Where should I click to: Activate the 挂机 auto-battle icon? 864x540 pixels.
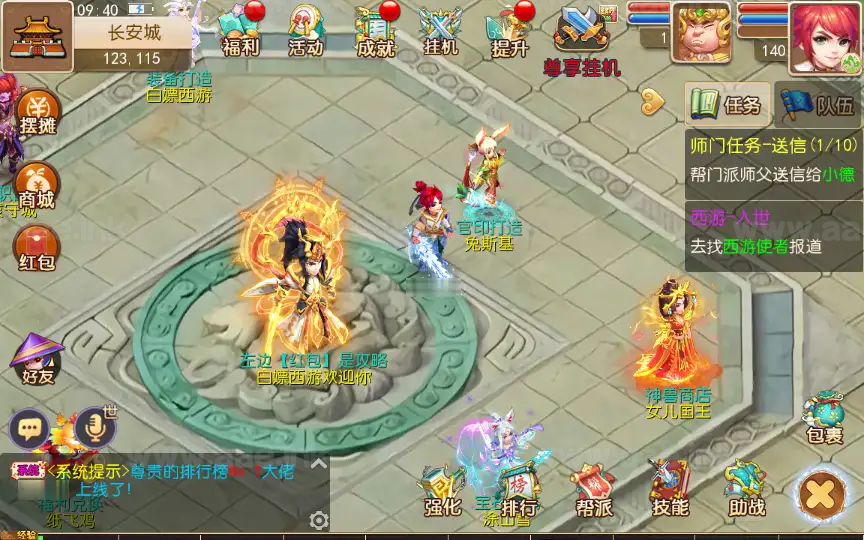[440, 30]
